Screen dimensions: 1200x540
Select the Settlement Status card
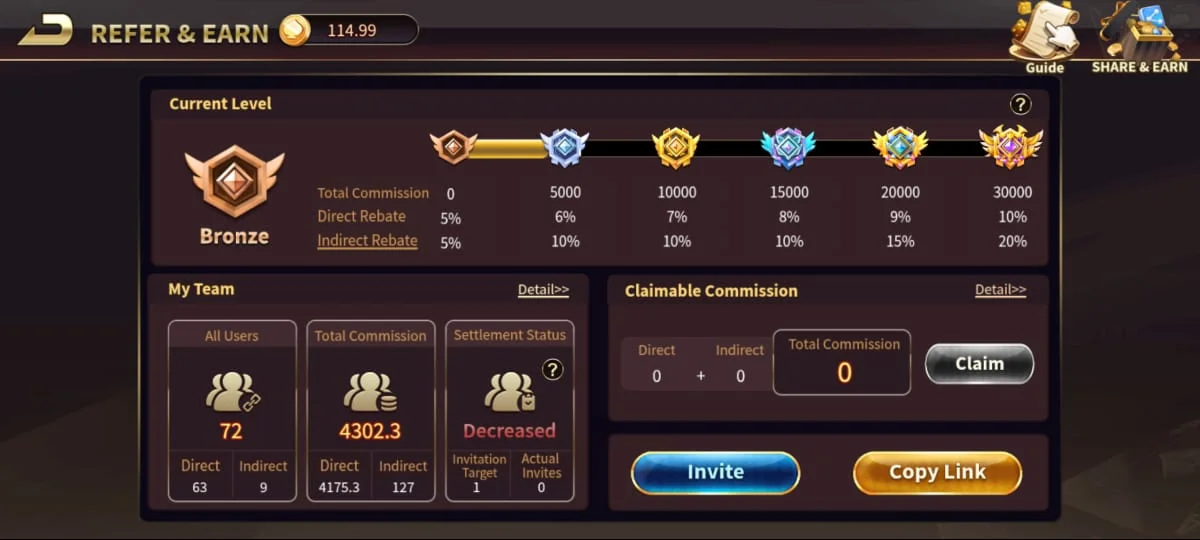click(x=509, y=410)
